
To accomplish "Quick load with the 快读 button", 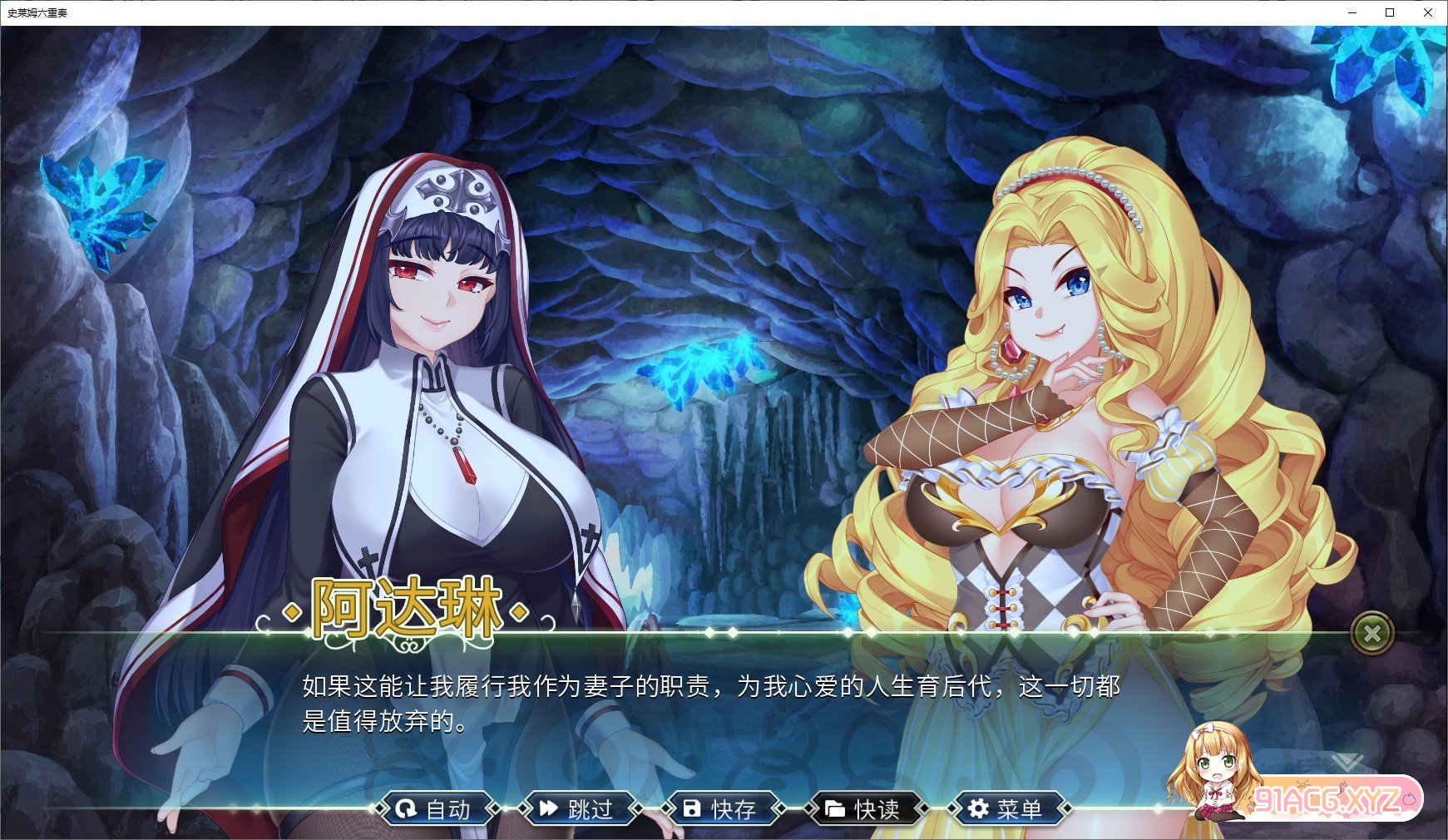I will click(863, 808).
